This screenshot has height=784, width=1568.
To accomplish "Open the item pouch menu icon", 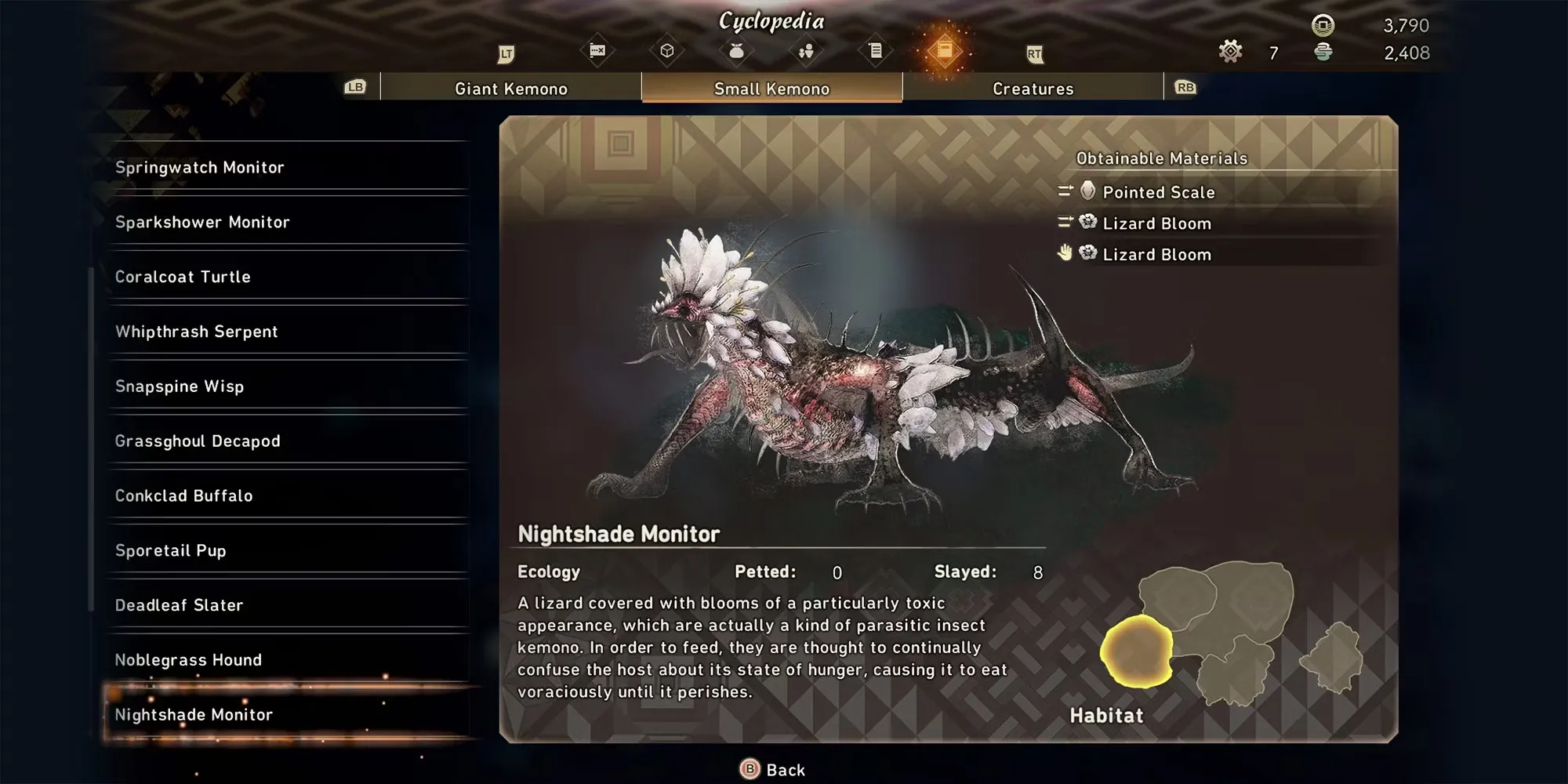I will coord(736,51).
